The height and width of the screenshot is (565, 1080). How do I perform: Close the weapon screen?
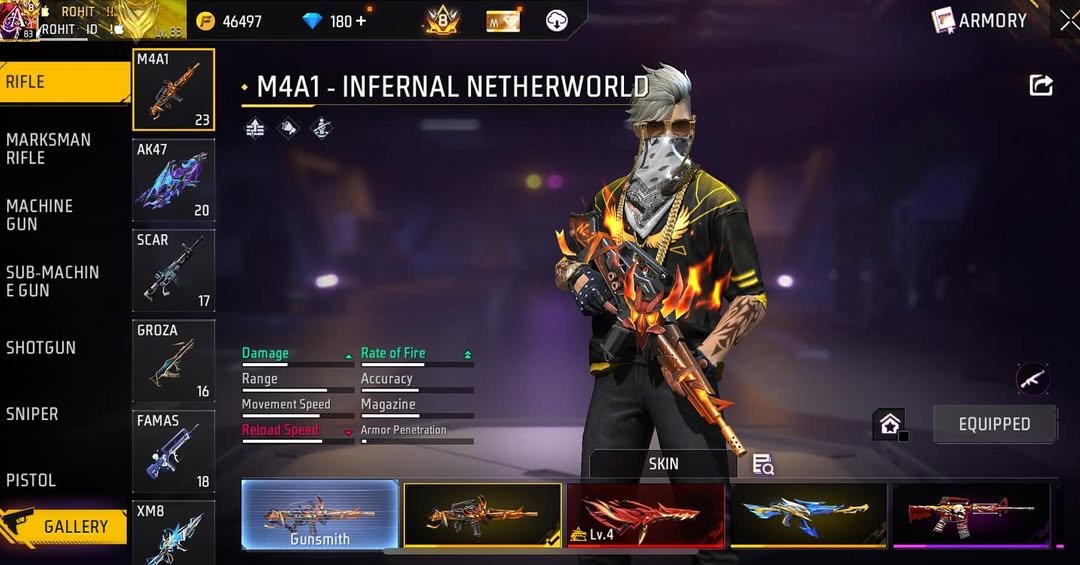pyautogui.click(x=1069, y=20)
